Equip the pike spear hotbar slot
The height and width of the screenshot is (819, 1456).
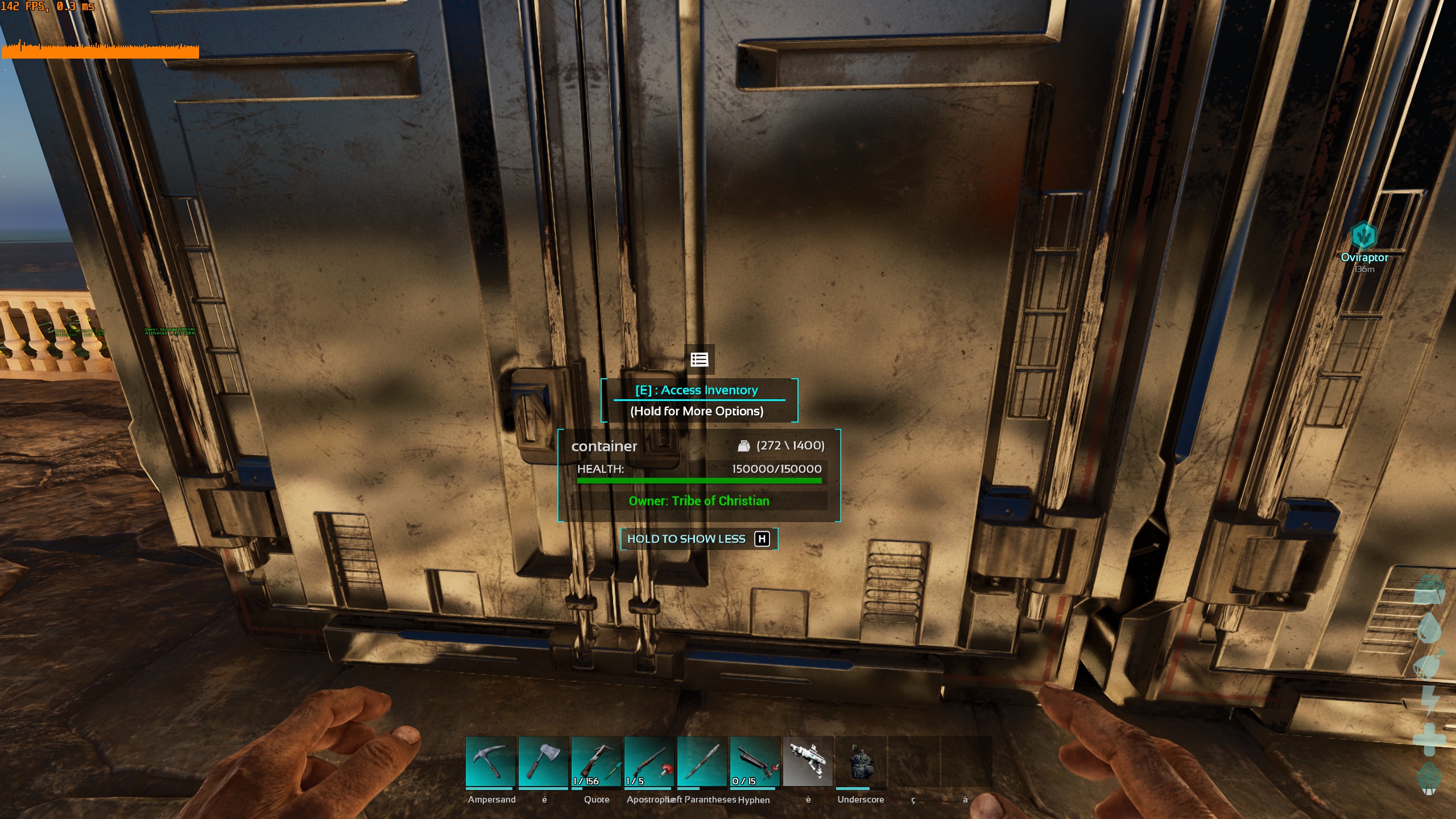pyautogui.click(x=702, y=762)
